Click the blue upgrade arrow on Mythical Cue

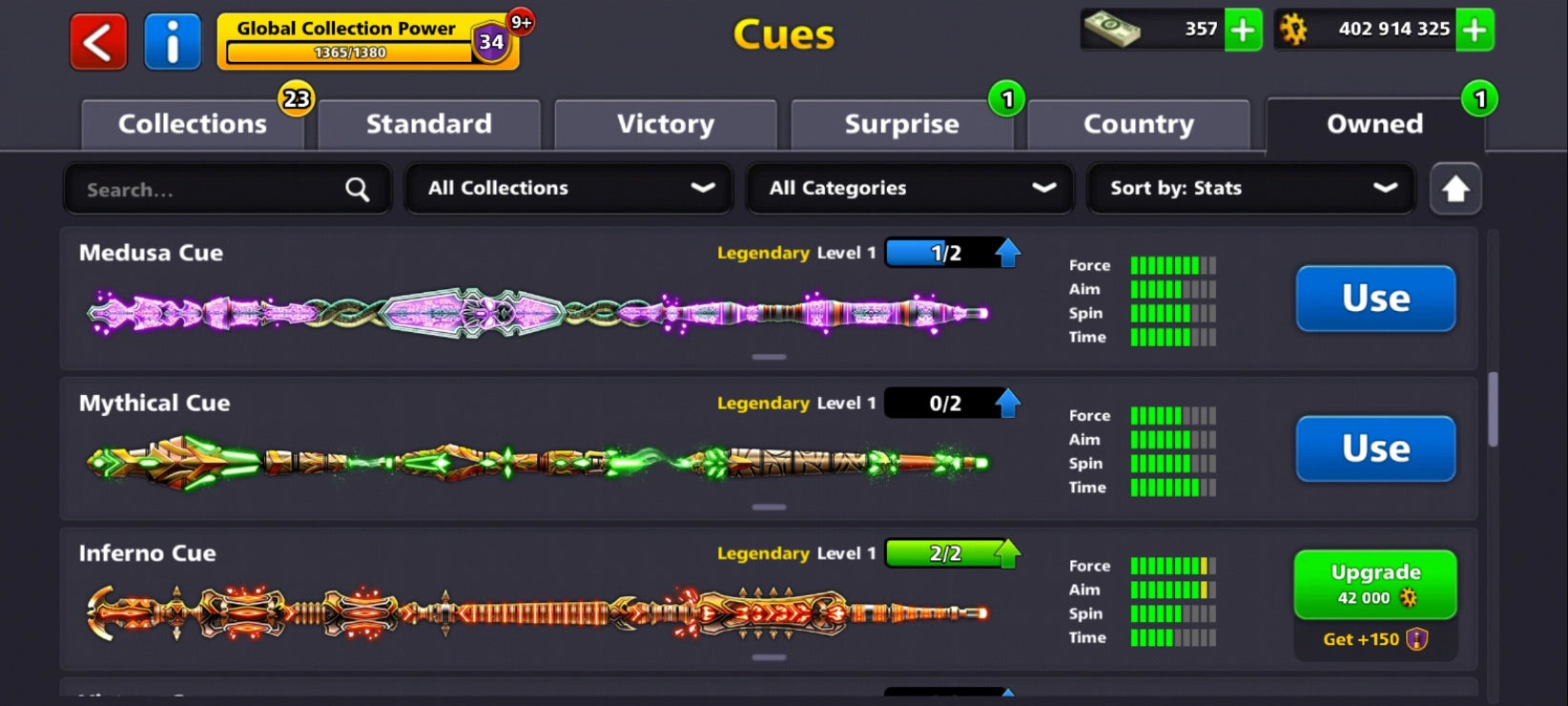1008,403
